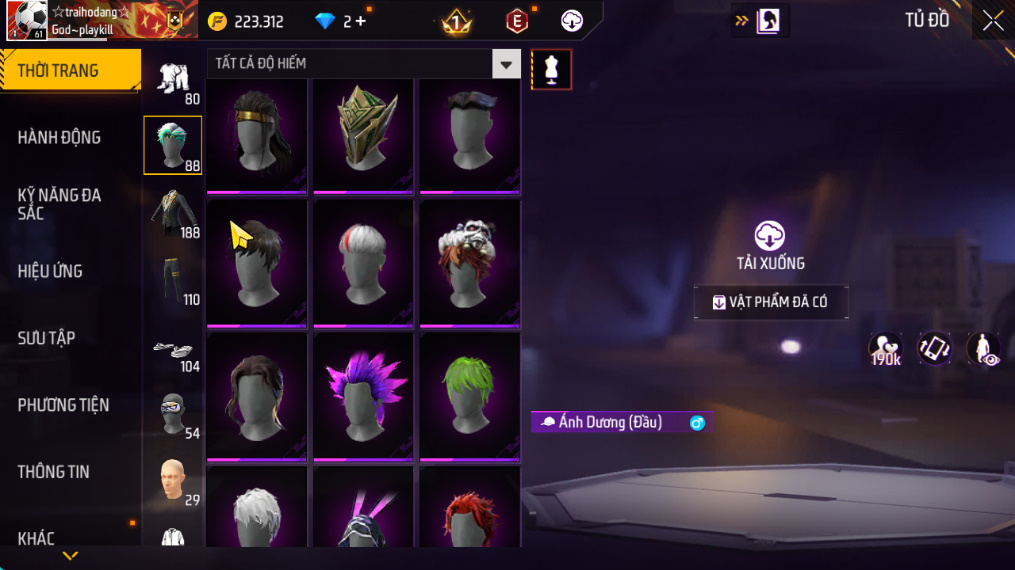Screen dimensions: 1015x570
Task: Pick the purple spiky mohawk hairstyle
Action: point(364,395)
